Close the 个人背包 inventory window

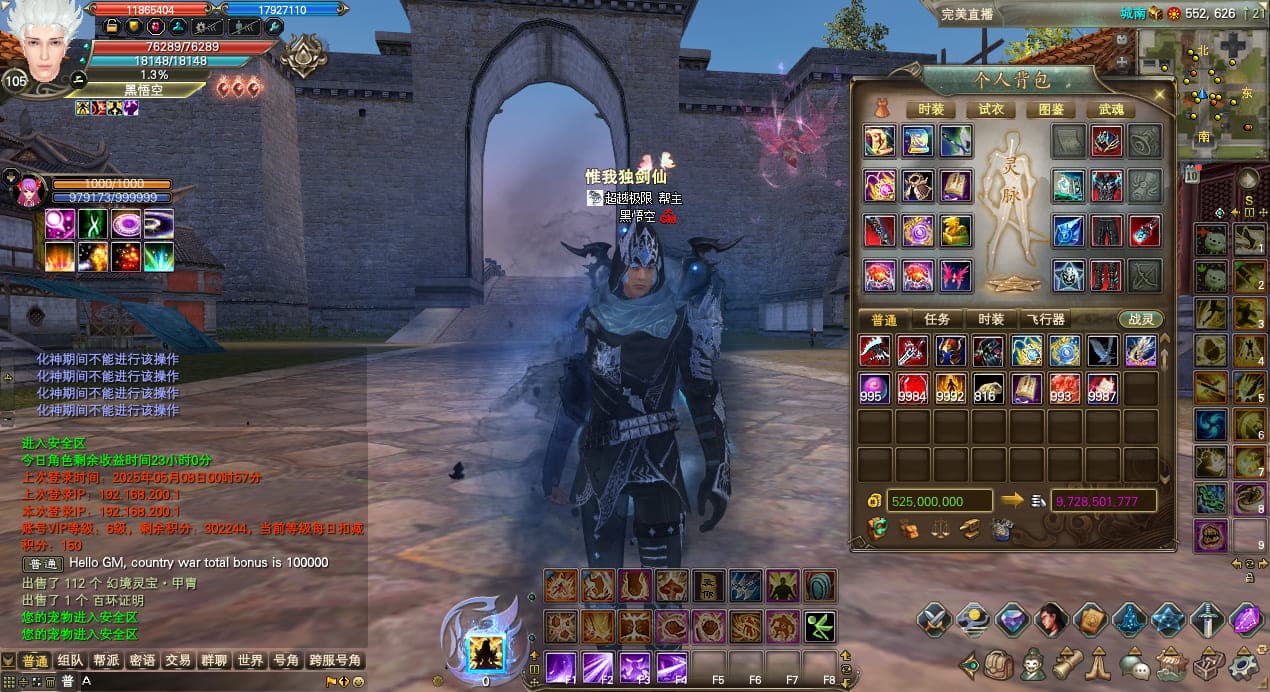(x=1159, y=94)
